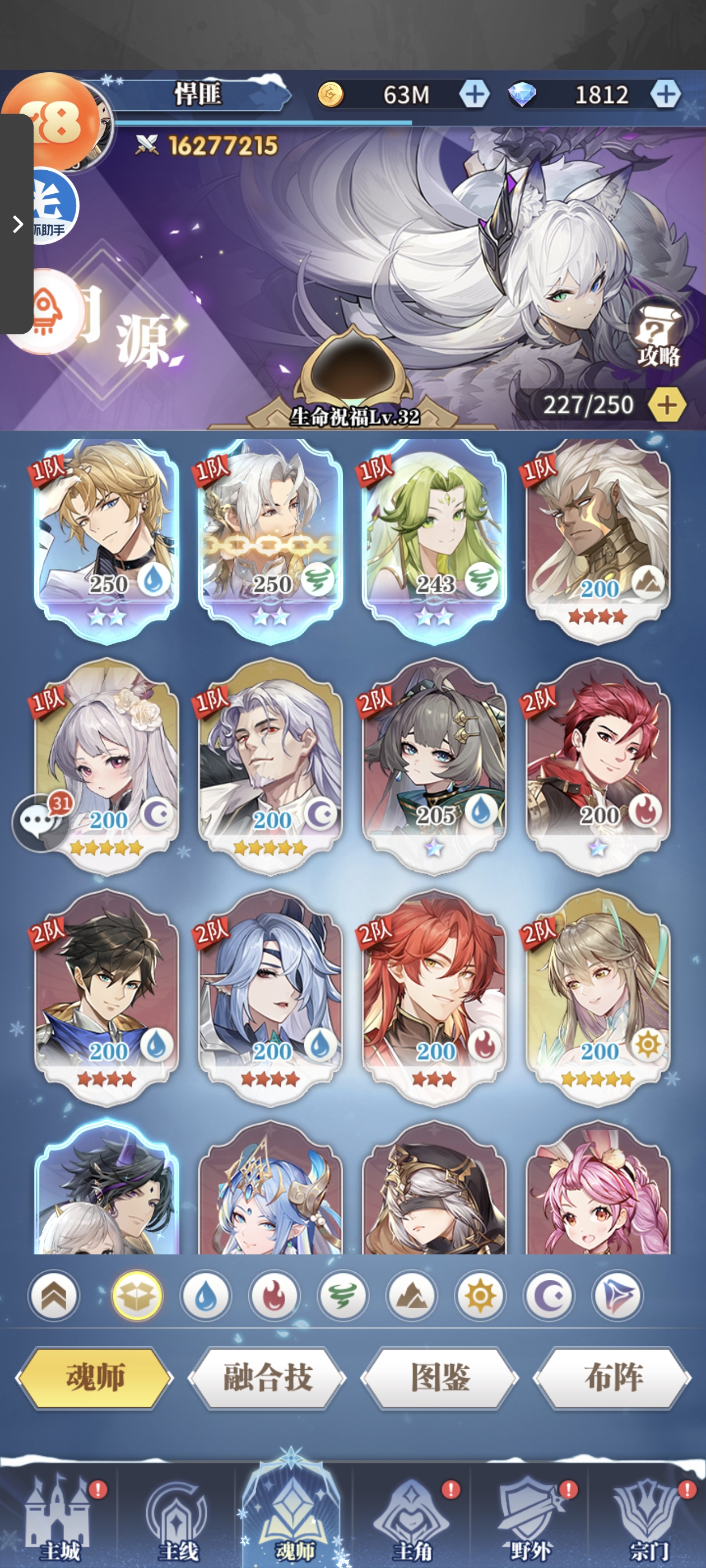The width and height of the screenshot is (706, 1568).
Task: Open the 主角 protagonist menu
Action: point(412,1520)
